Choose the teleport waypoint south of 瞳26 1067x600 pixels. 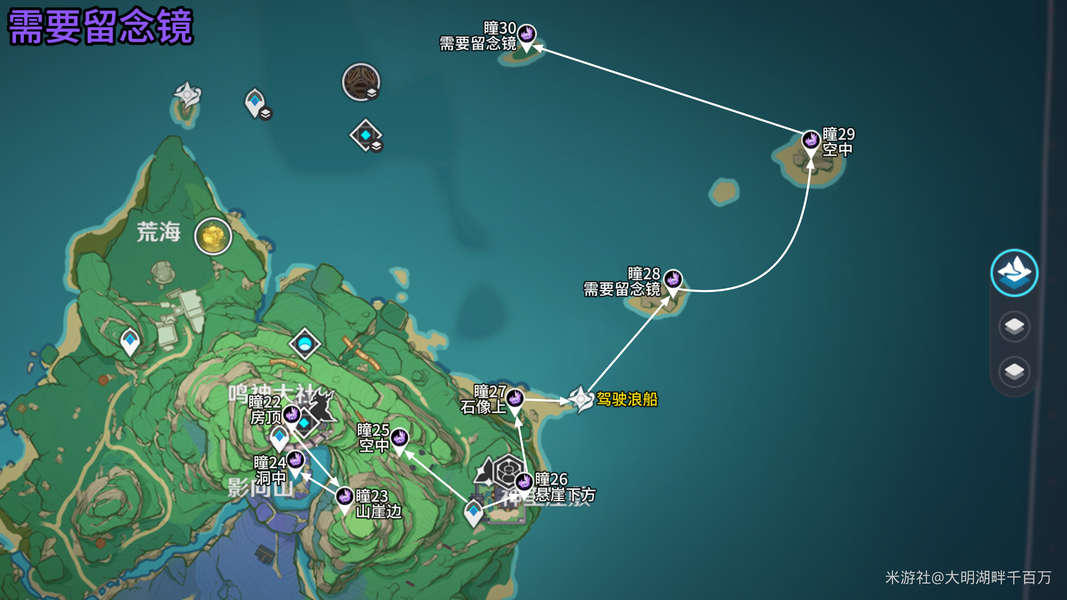click(475, 513)
